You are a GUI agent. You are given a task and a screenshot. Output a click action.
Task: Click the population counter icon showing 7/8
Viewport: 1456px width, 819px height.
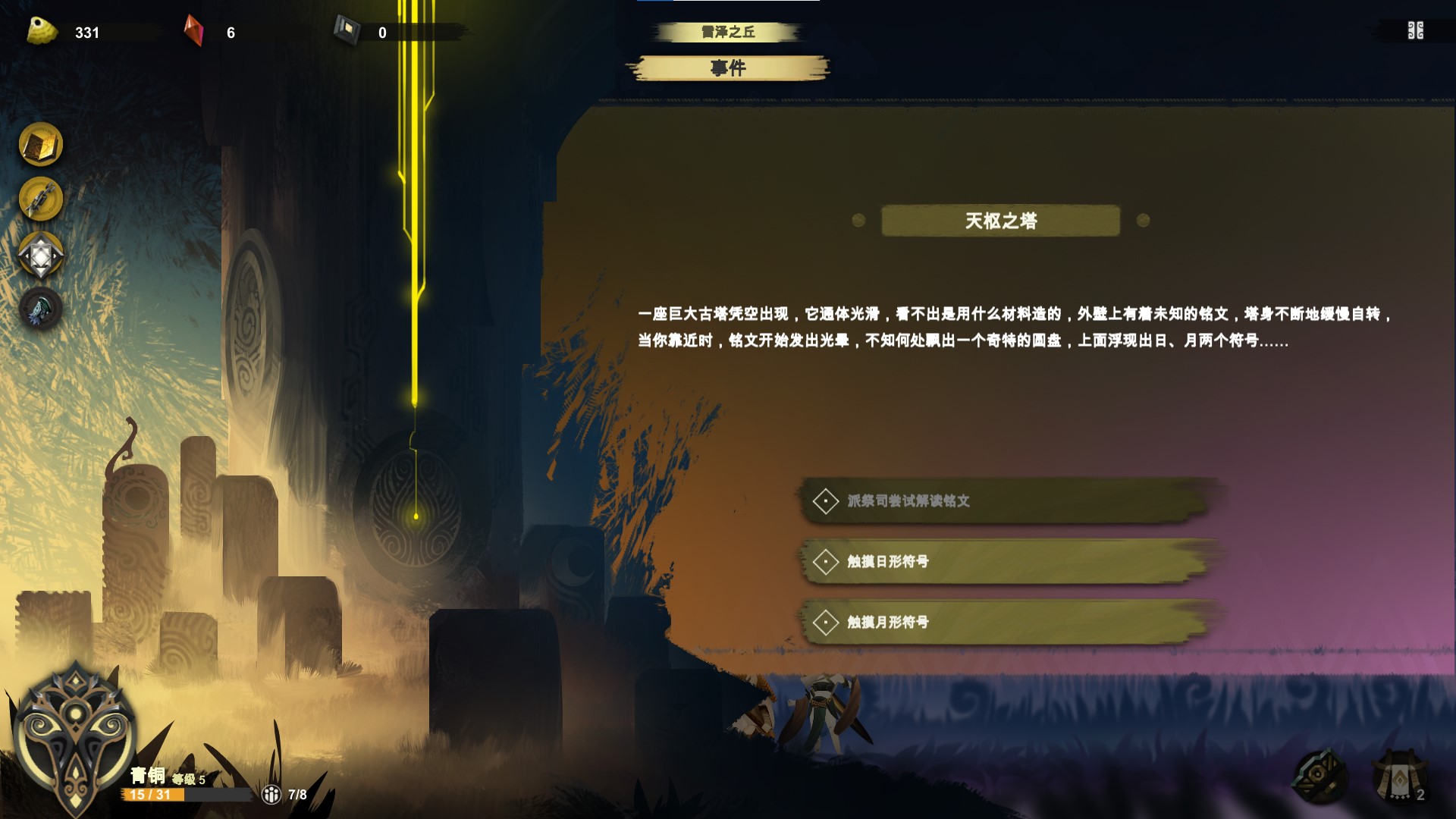click(271, 795)
